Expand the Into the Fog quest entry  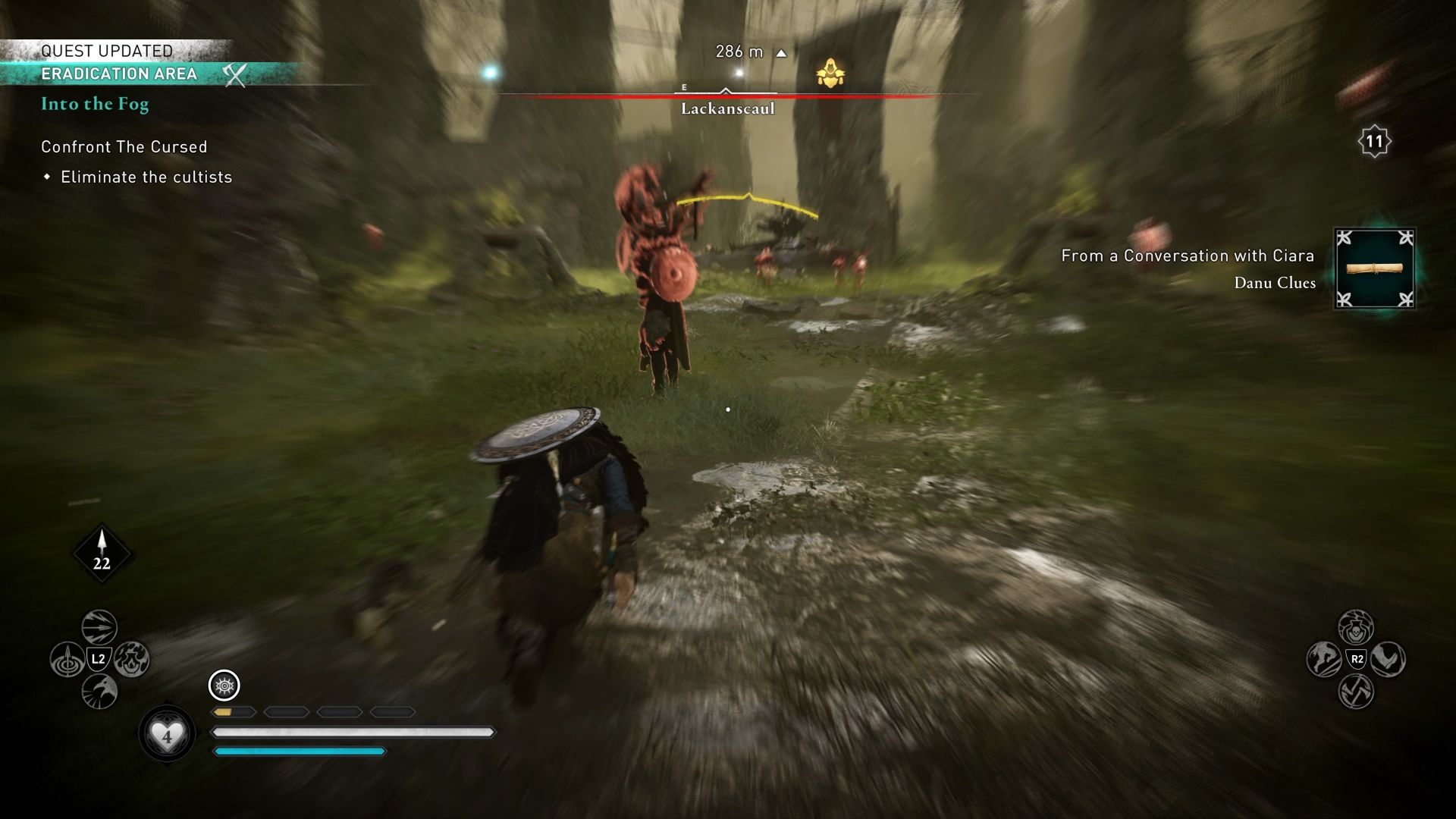coord(94,104)
